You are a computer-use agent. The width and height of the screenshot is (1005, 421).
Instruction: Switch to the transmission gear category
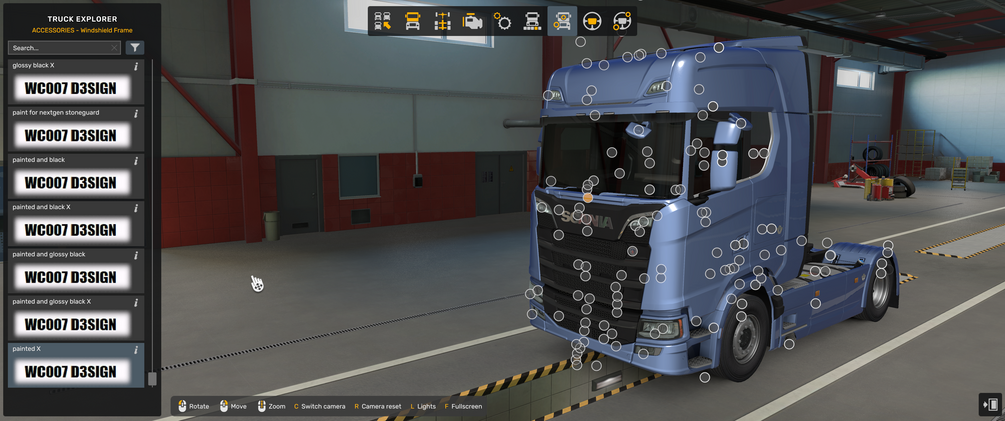click(x=502, y=21)
